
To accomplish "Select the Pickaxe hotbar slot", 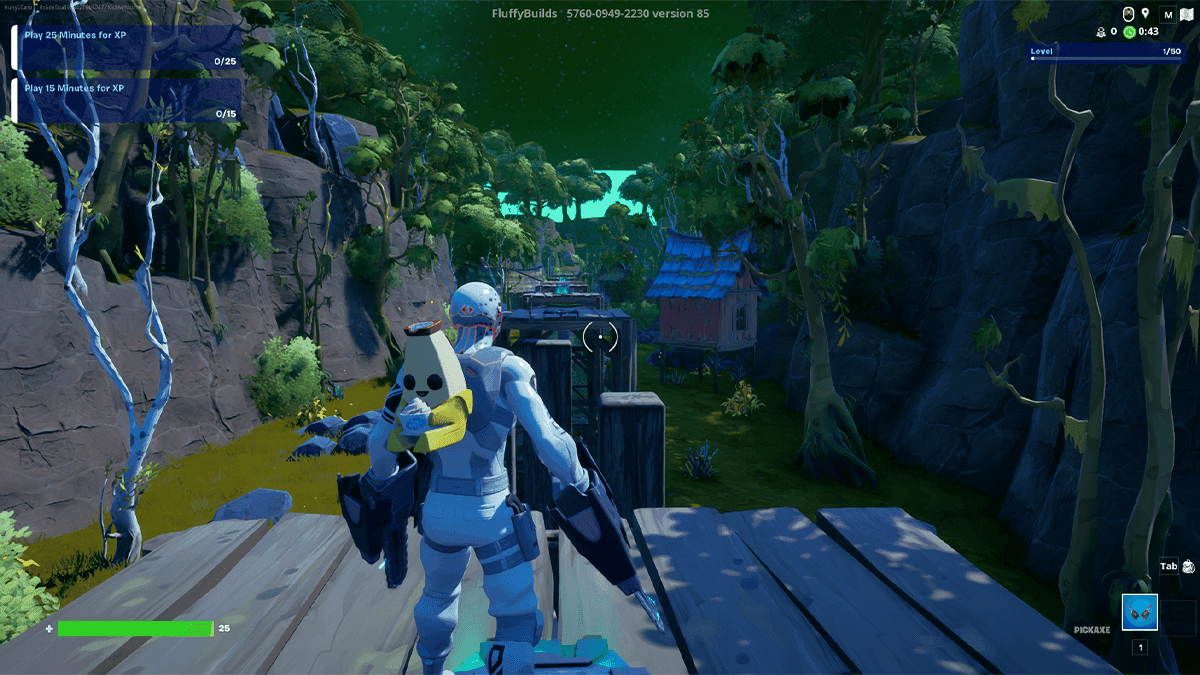I will (x=1139, y=611).
